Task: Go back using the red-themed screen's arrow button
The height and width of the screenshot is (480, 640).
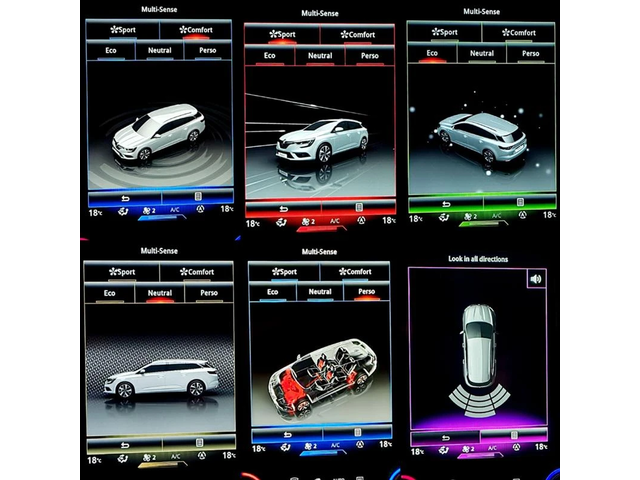Action: click(x=282, y=209)
